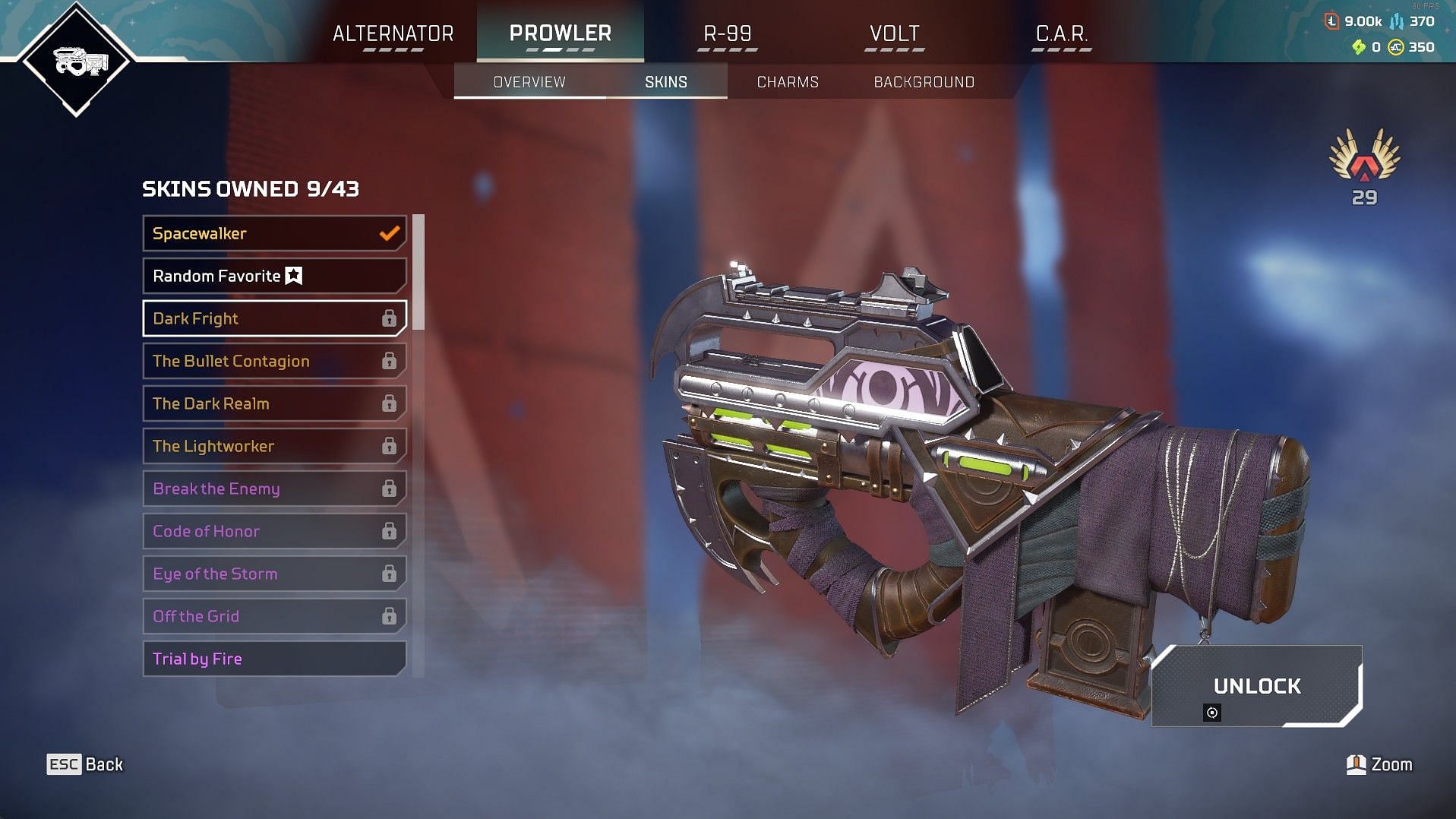Preview the Break the Enemy skin
The height and width of the screenshot is (819, 1456).
click(x=274, y=489)
